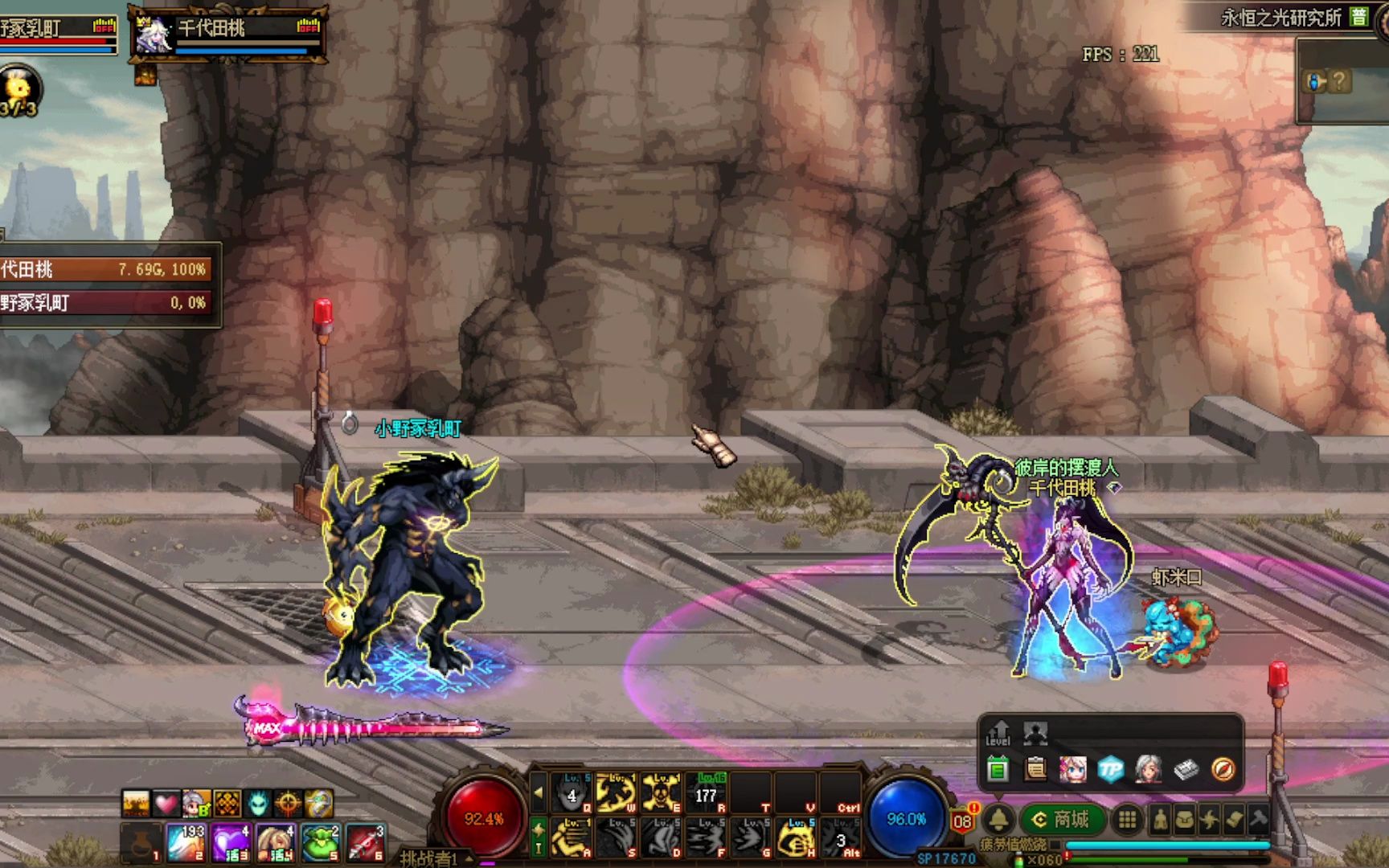Screen dimensions: 1389x868
Task: Open the 挑战者1 expander tab
Action: tap(434, 858)
